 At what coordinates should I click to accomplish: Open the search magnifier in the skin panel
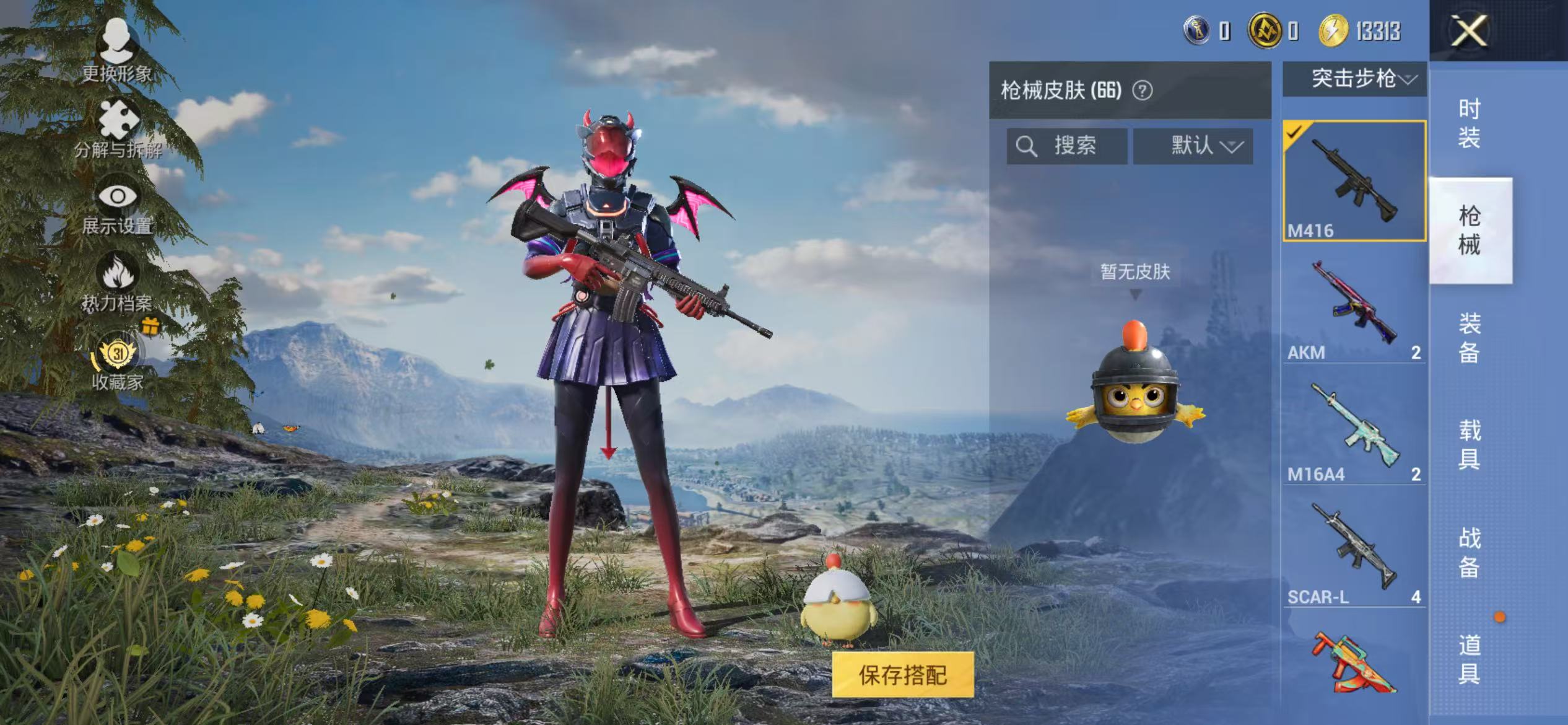1028,146
